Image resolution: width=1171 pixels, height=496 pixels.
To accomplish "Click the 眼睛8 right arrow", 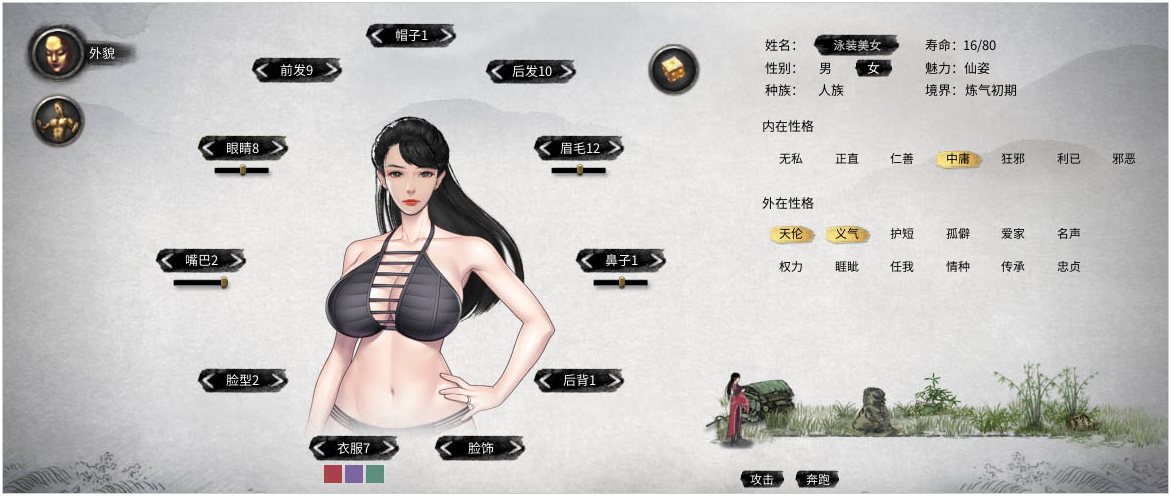I will 277,148.
